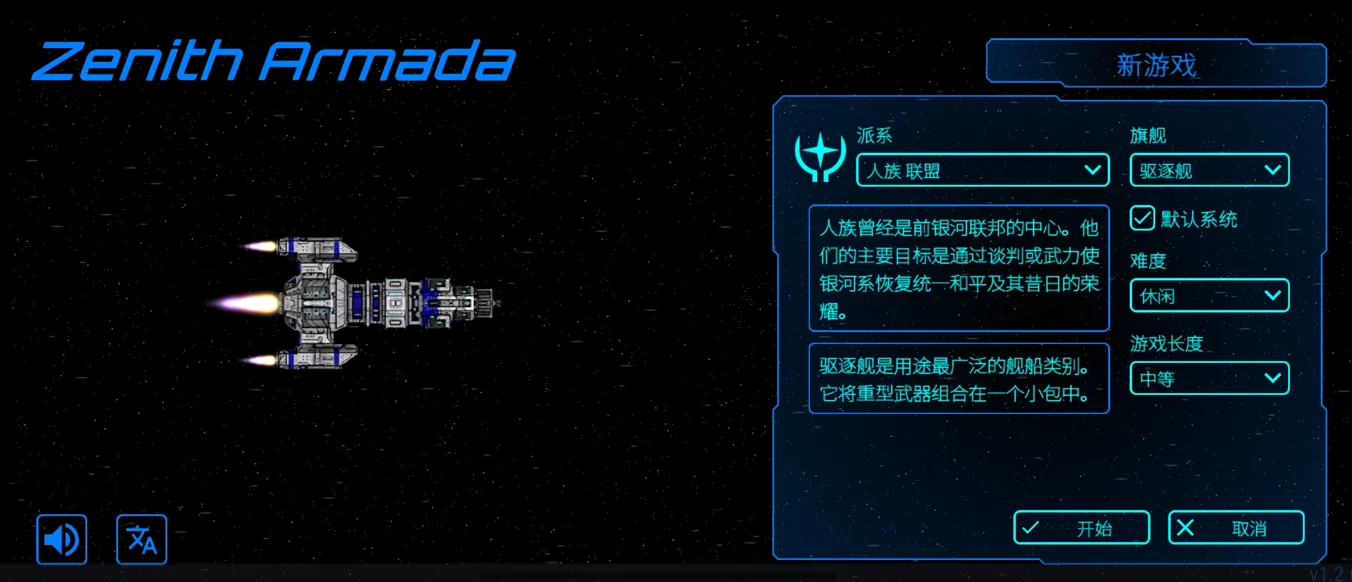Open the 难度 difficulty dropdown
The image size is (1352, 582).
(1209, 295)
